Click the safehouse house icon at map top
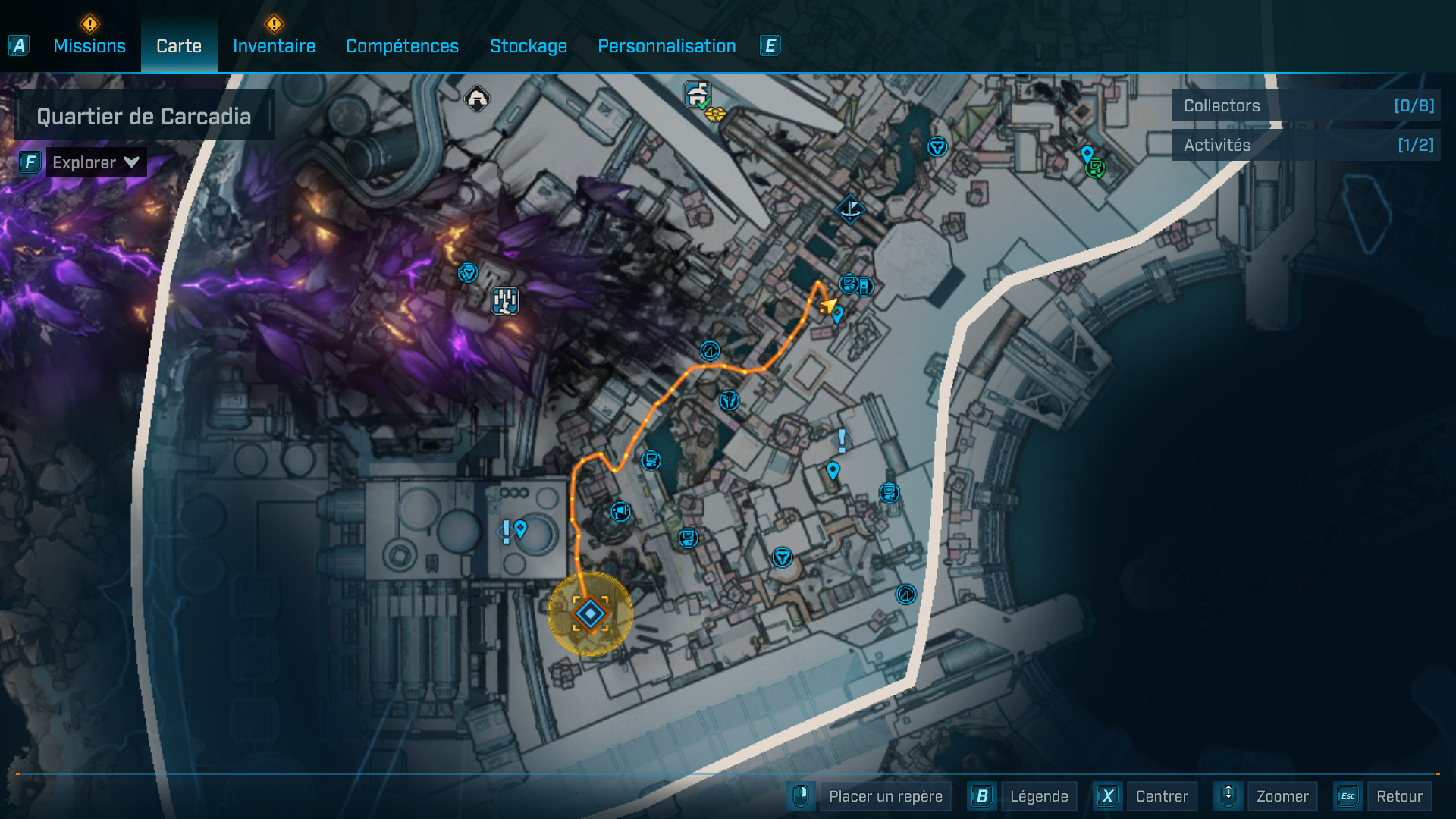 click(x=475, y=96)
